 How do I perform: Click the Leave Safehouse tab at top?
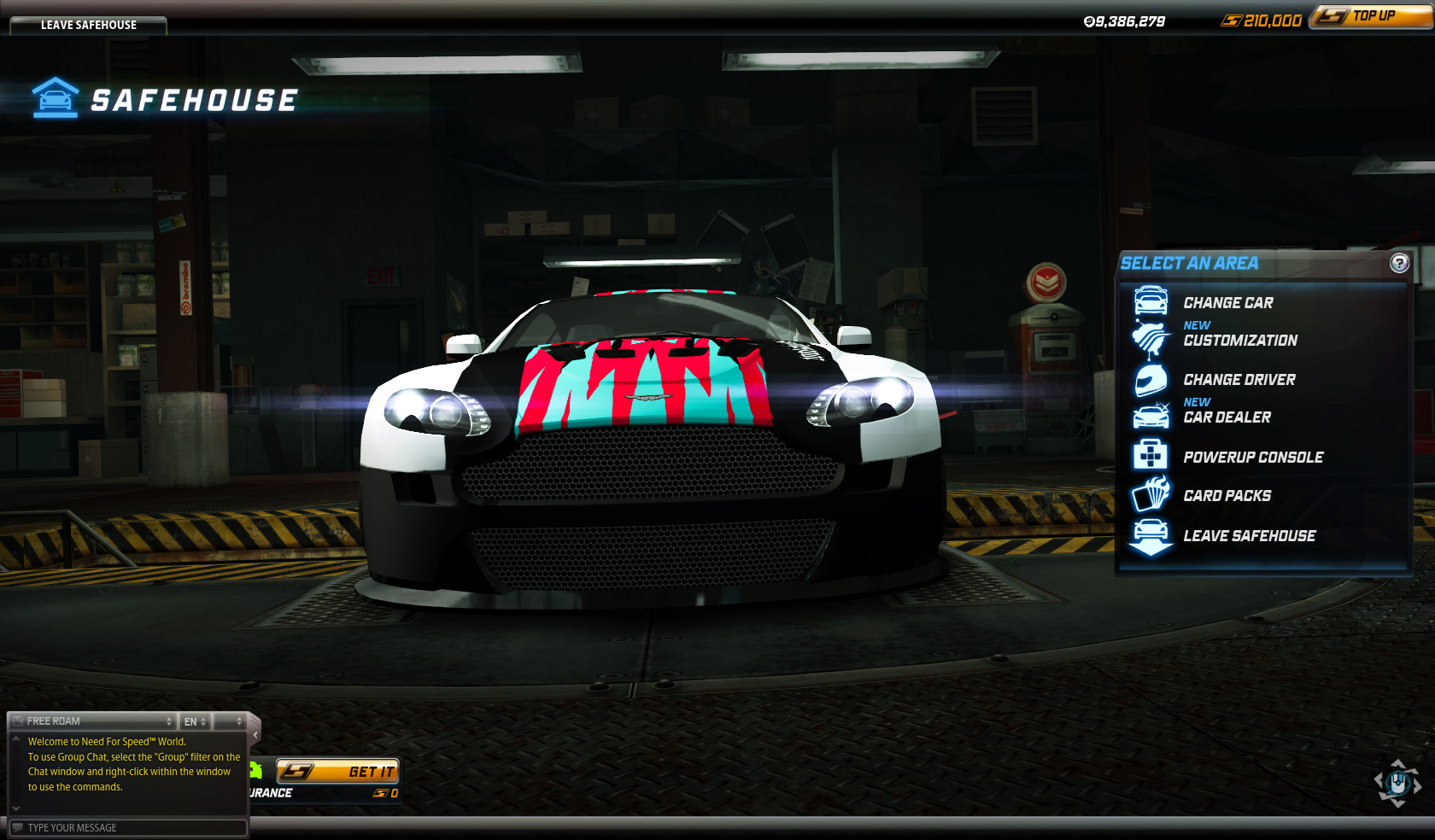88,25
